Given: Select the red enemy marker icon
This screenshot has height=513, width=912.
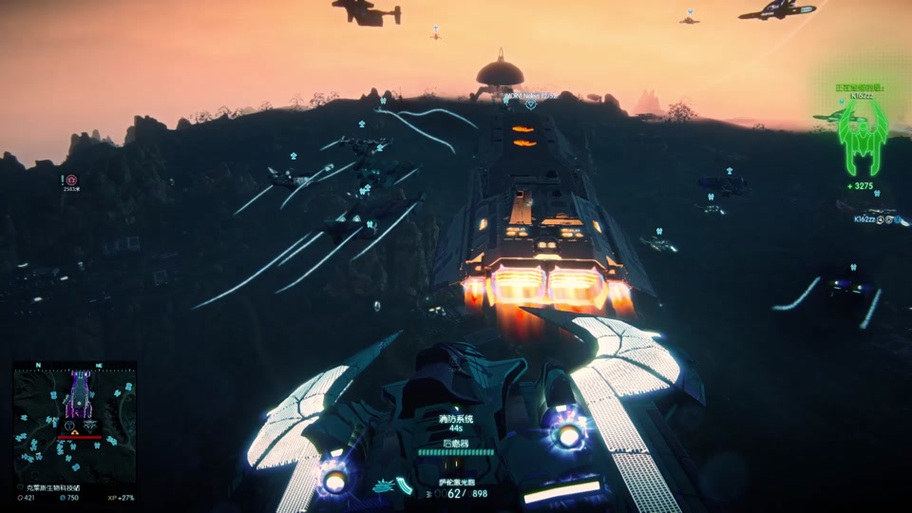Looking at the screenshot, I should pyautogui.click(x=71, y=180).
